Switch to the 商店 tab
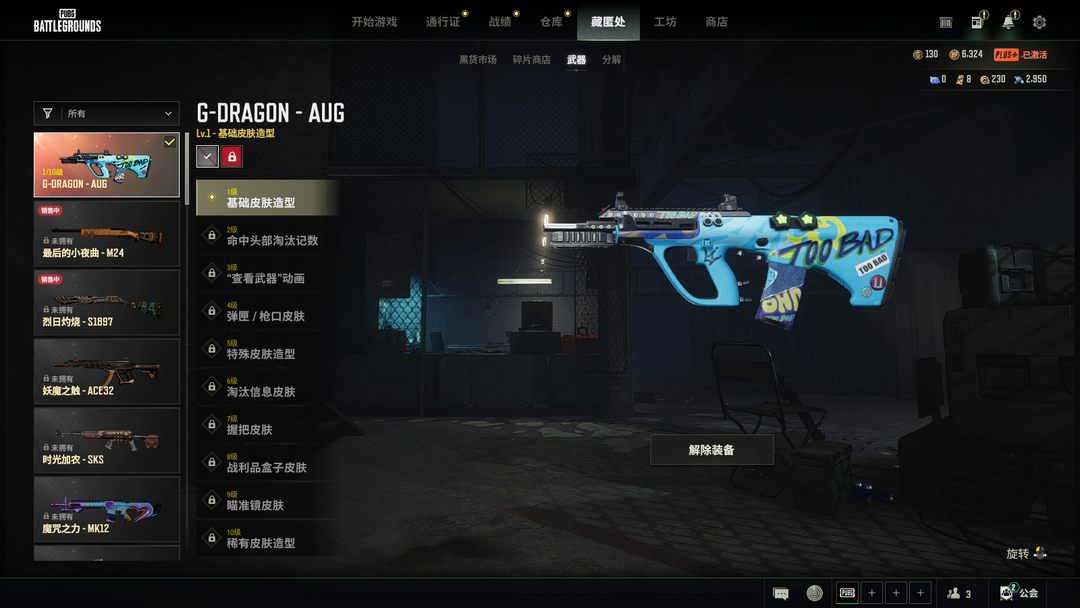 coord(716,22)
